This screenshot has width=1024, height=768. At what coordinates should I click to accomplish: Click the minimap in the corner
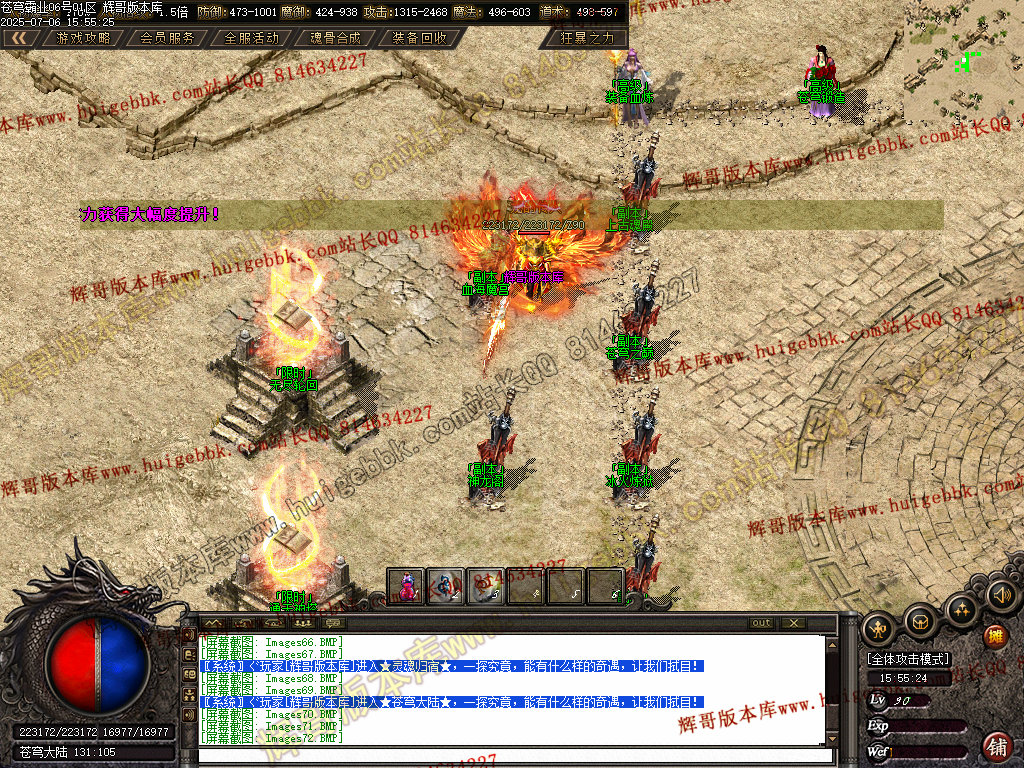point(962,62)
